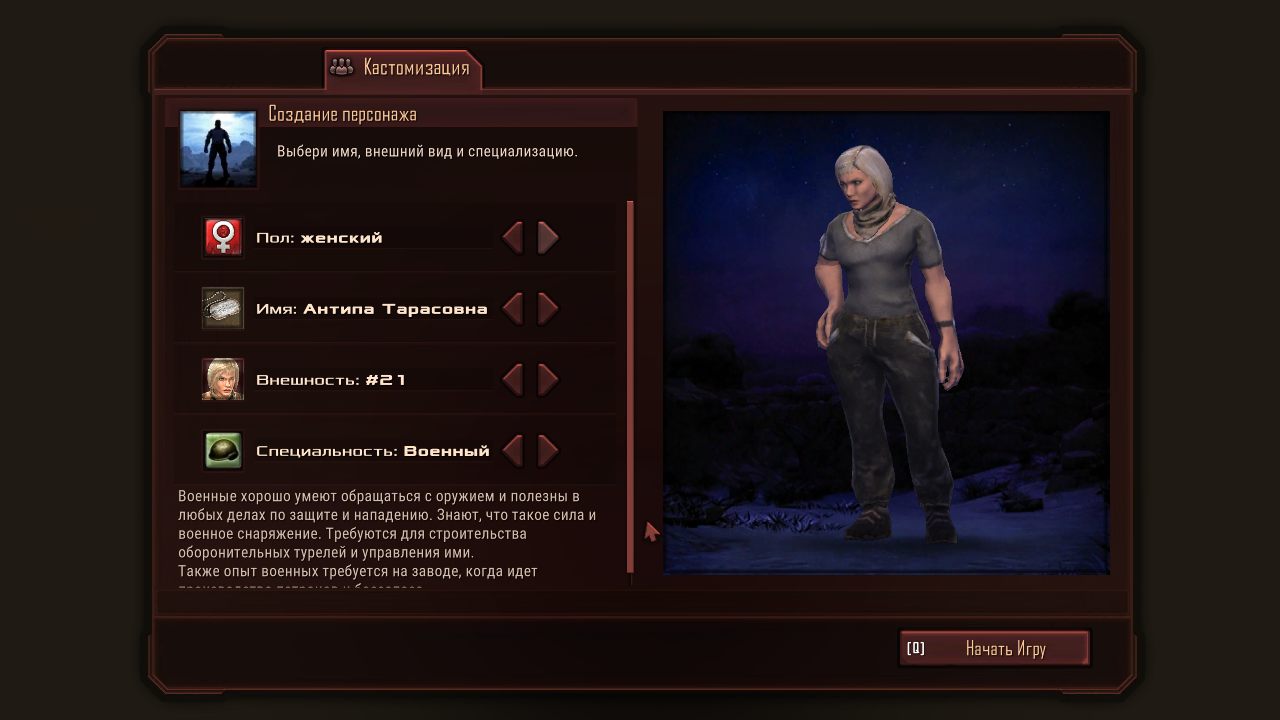The height and width of the screenshot is (720, 1280).
Task: Click the green helmet icon for Специальность
Action: [221, 450]
